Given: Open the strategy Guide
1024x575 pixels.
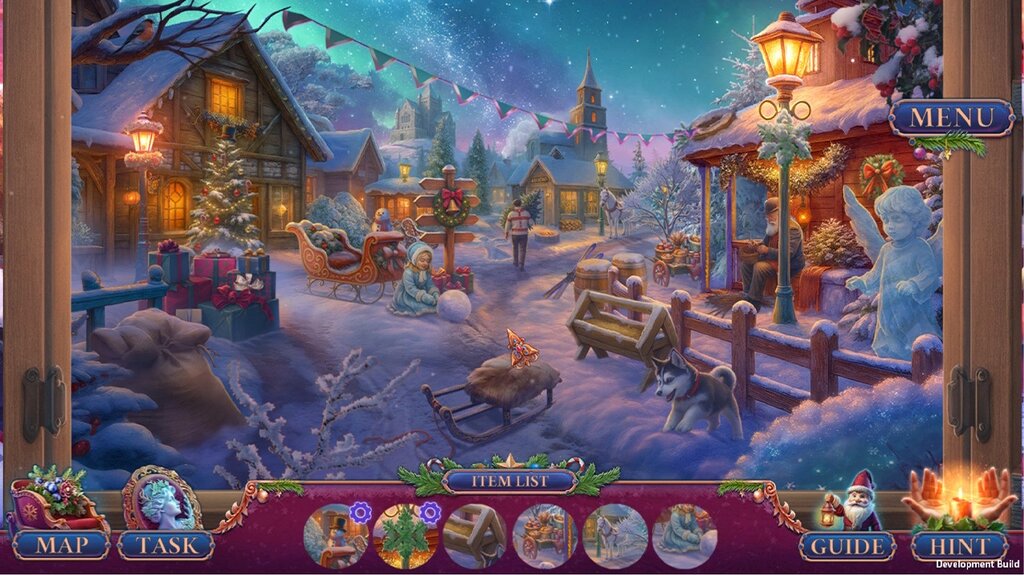Looking at the screenshot, I should pos(847,546).
